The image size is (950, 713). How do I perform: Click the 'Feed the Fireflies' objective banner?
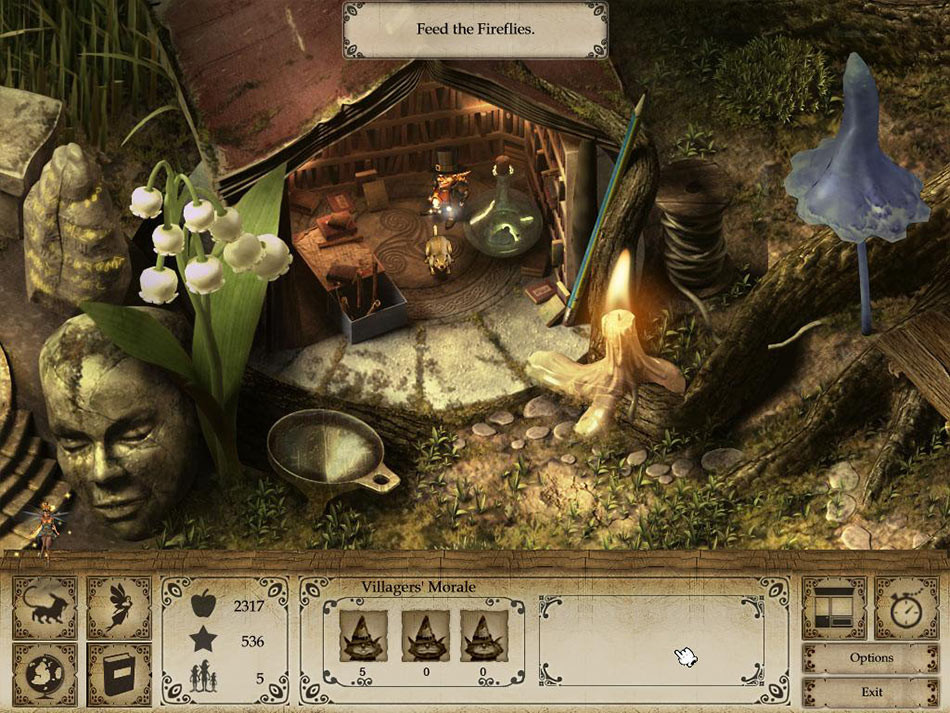(475, 30)
